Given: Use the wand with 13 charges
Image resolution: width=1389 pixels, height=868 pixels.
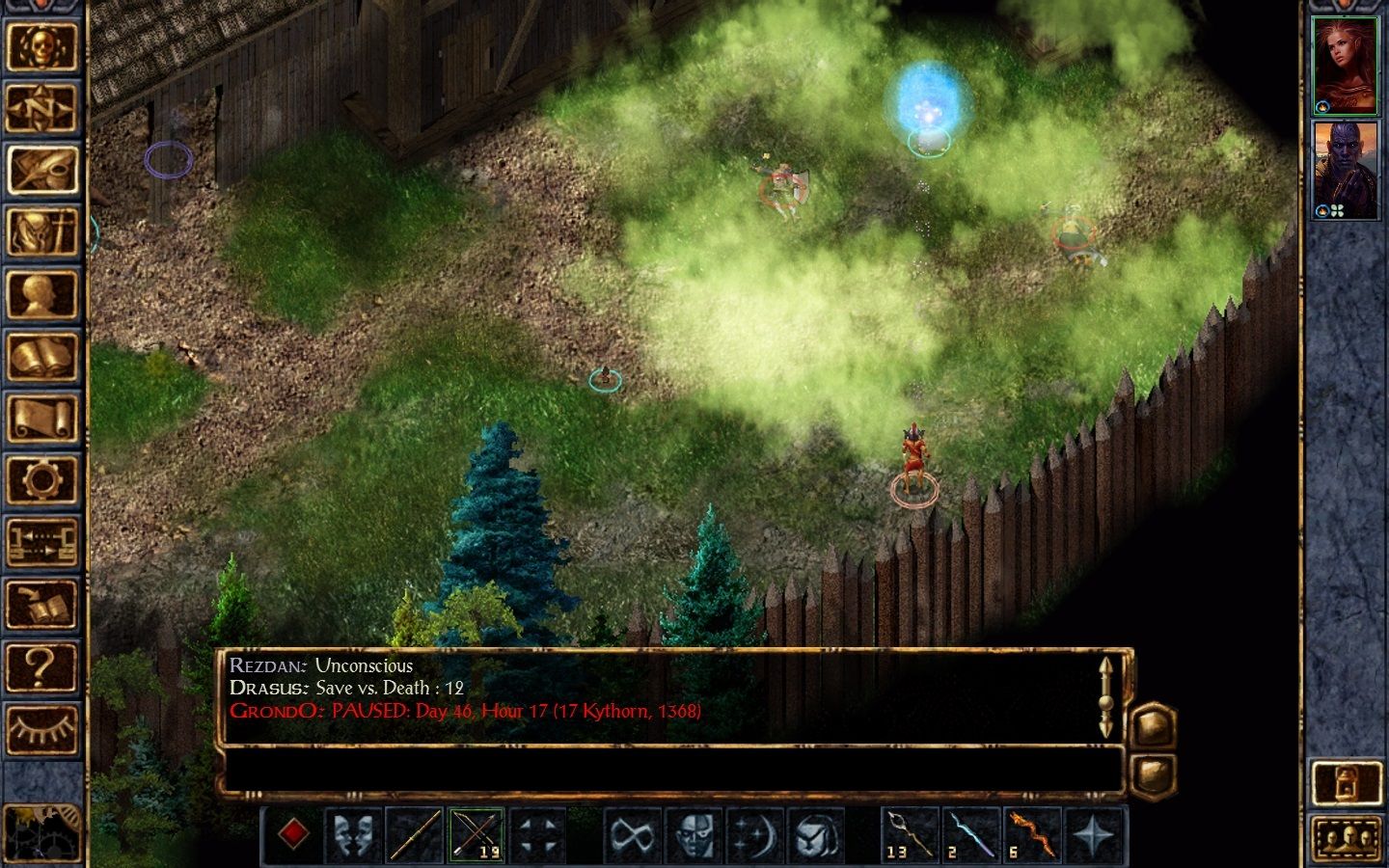Looking at the screenshot, I should 910,834.
